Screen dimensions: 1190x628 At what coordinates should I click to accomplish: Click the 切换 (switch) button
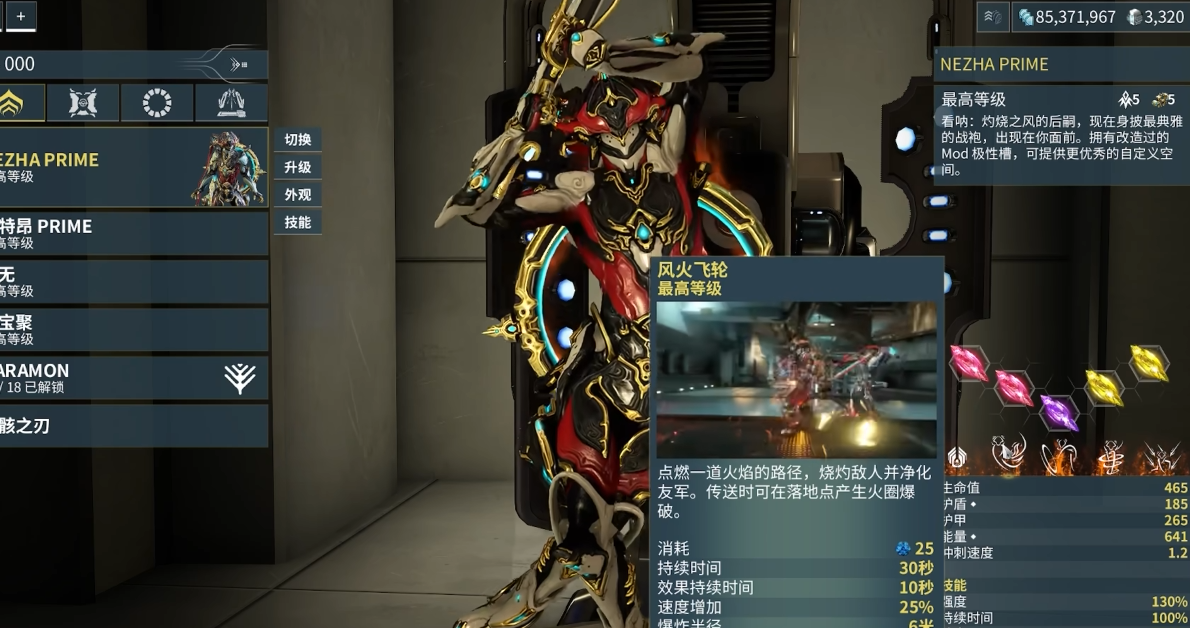(297, 140)
